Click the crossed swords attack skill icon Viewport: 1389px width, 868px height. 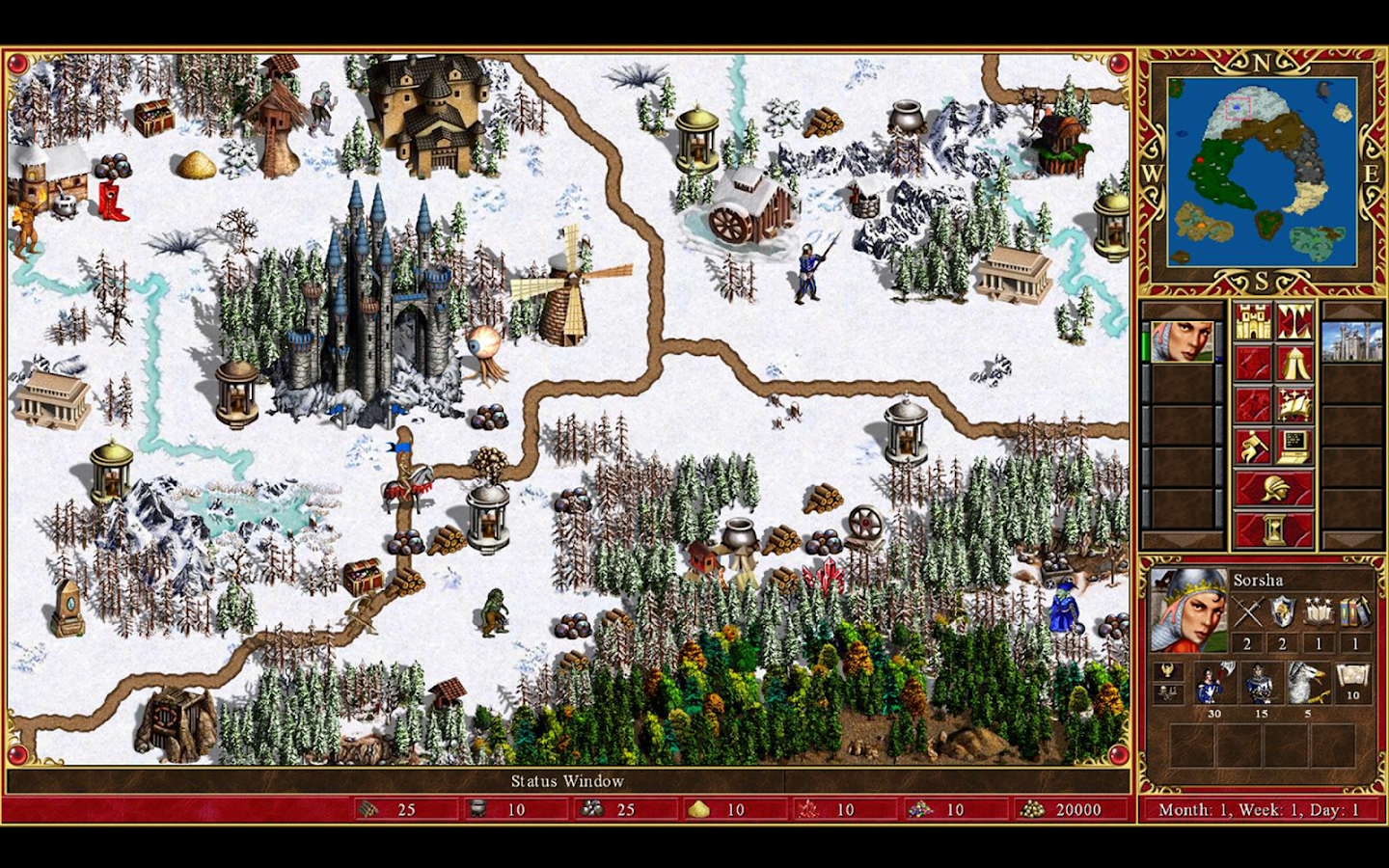coord(1246,612)
